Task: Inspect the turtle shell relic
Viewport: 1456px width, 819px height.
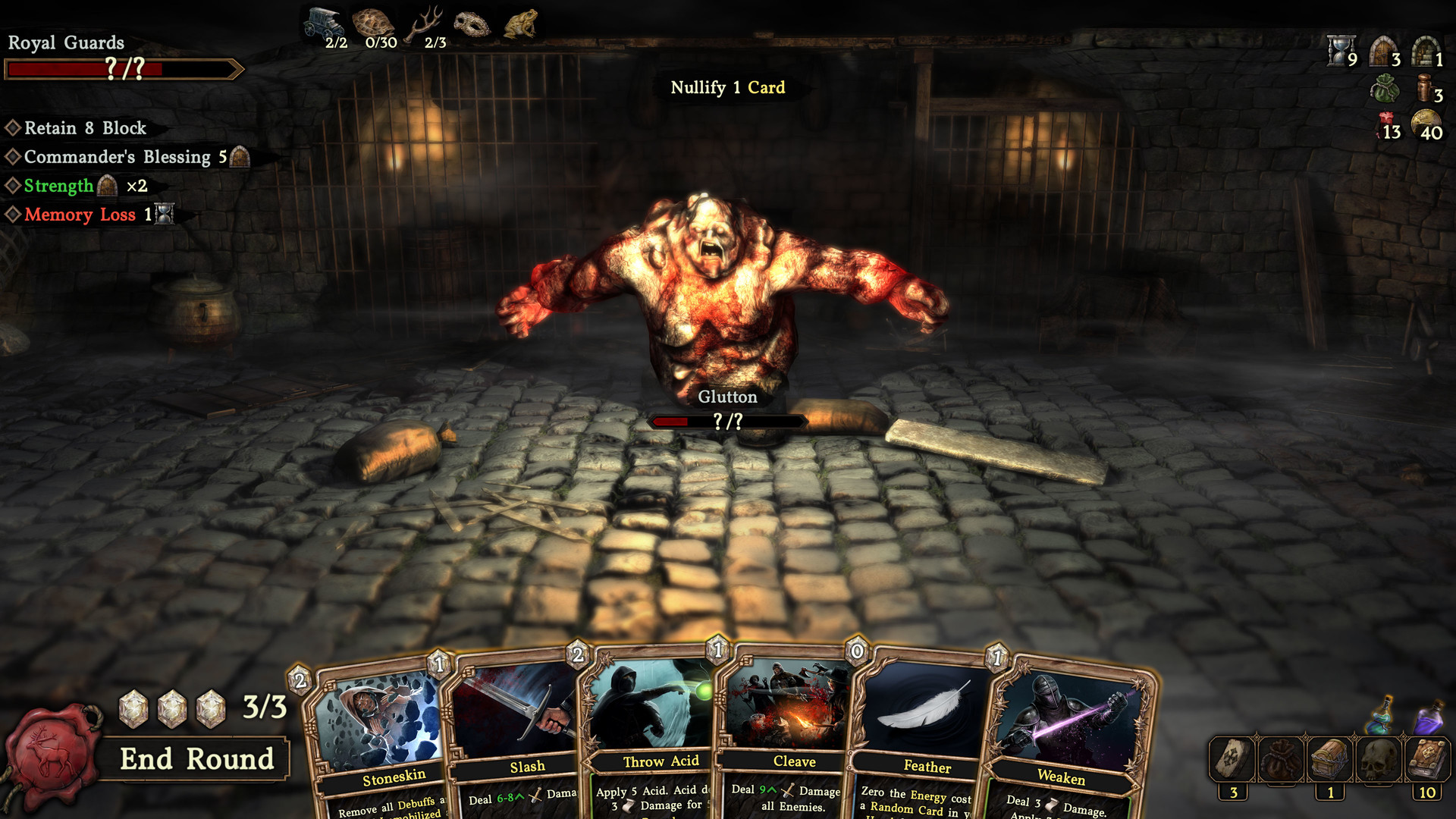Action: 374,23
